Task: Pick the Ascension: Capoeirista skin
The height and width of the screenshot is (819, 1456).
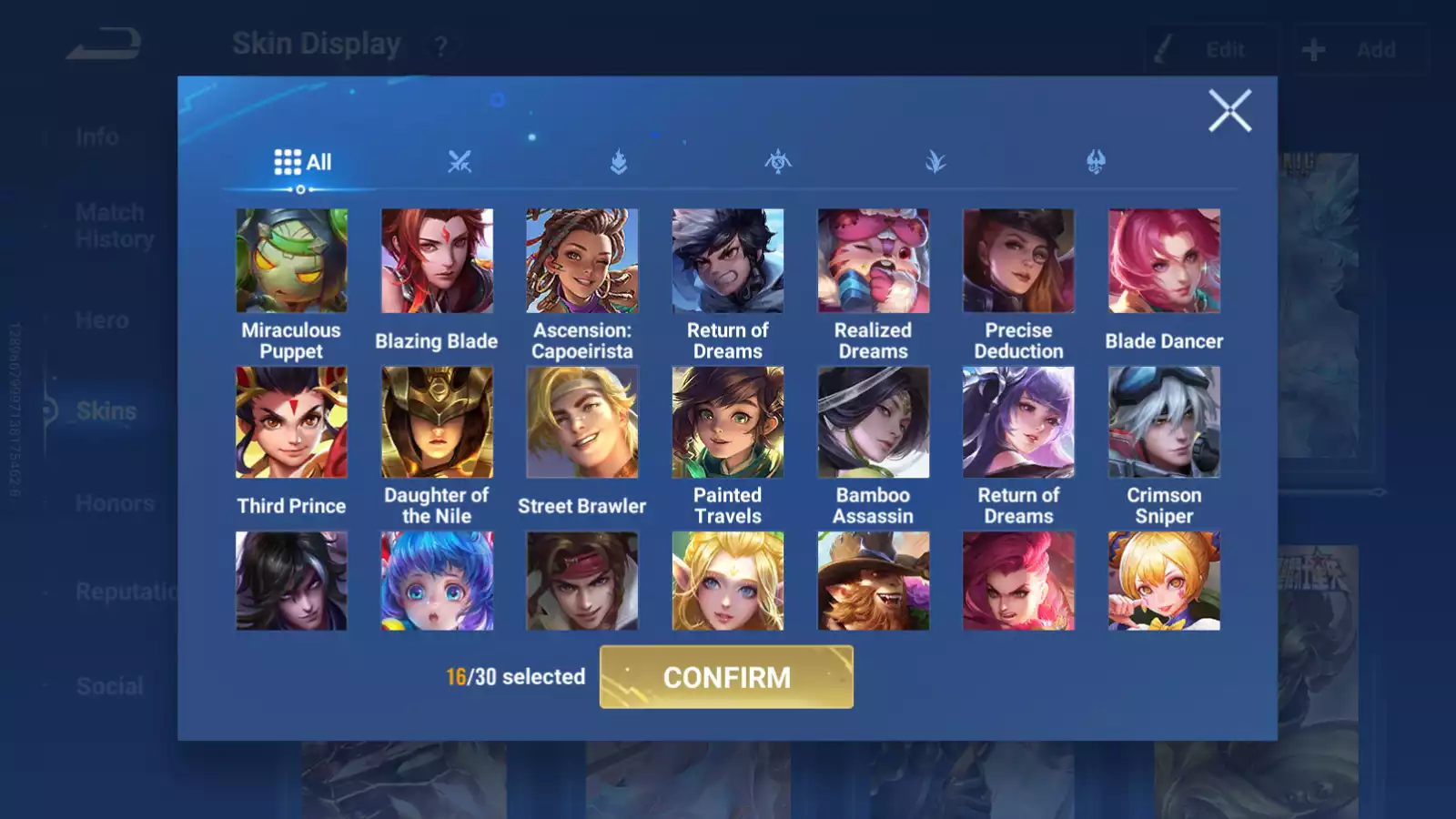Action: pyautogui.click(x=582, y=261)
